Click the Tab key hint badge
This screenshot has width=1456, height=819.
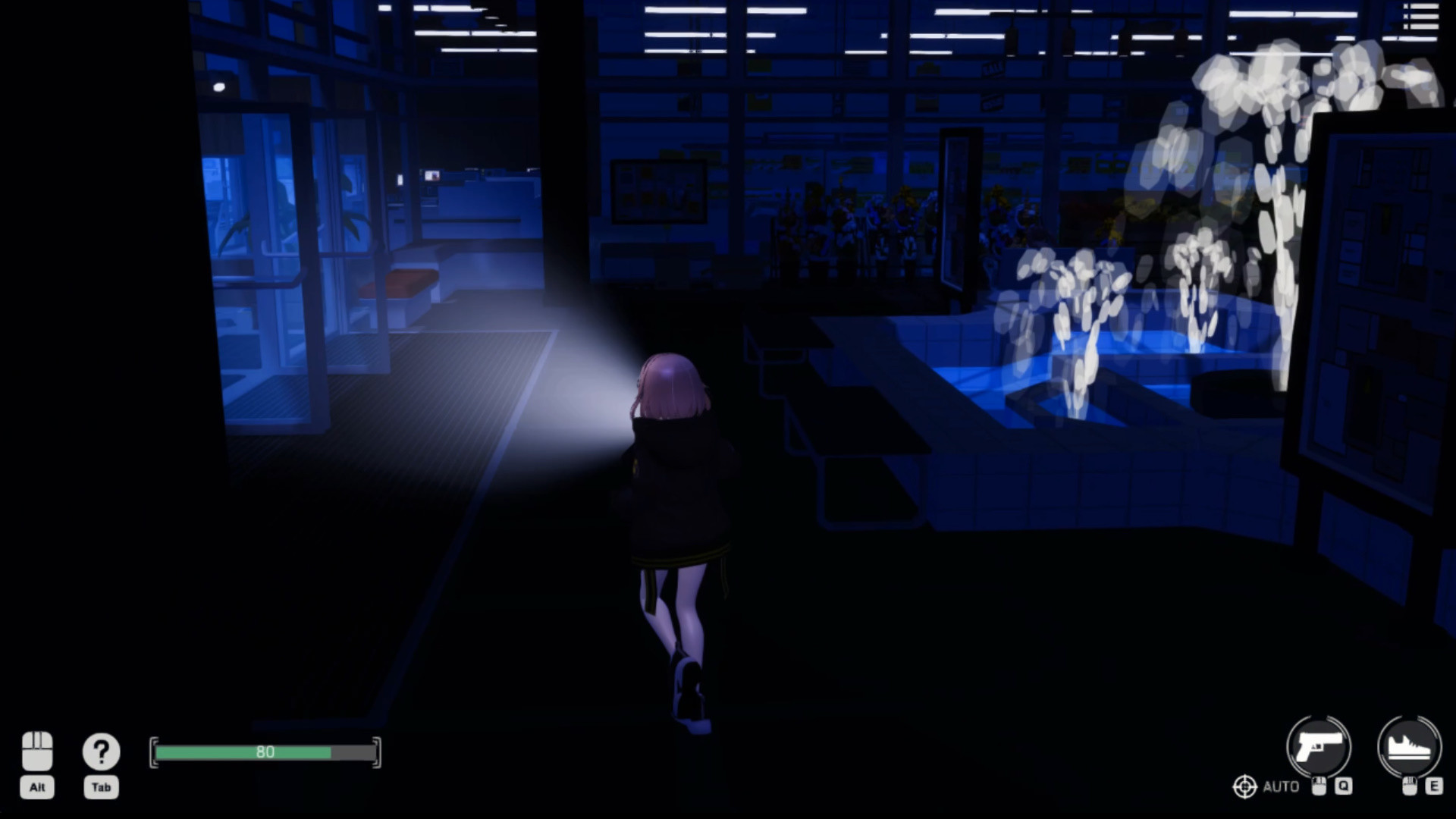coord(101,789)
